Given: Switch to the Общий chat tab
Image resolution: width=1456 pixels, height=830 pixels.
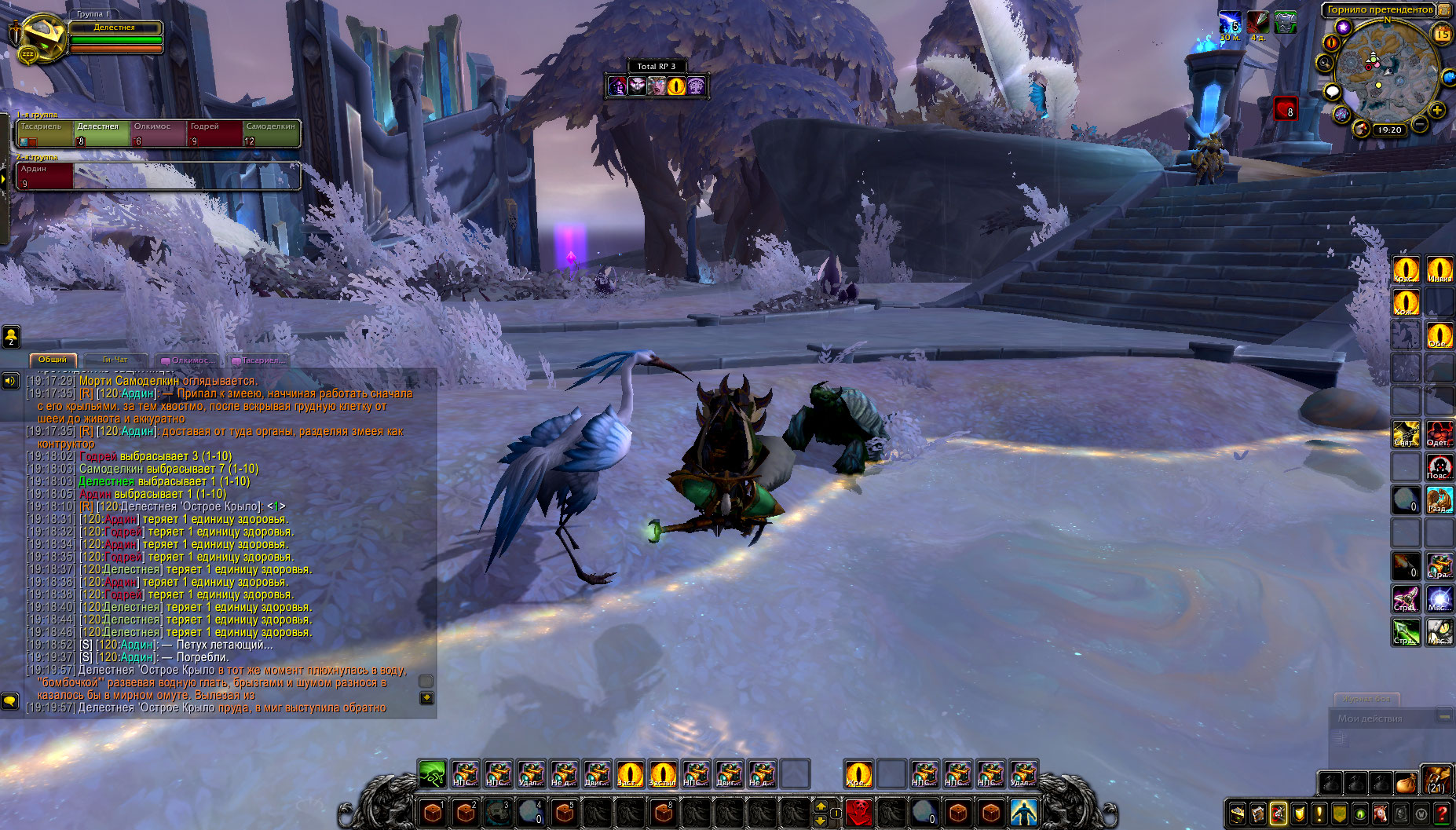Looking at the screenshot, I should (x=53, y=360).
